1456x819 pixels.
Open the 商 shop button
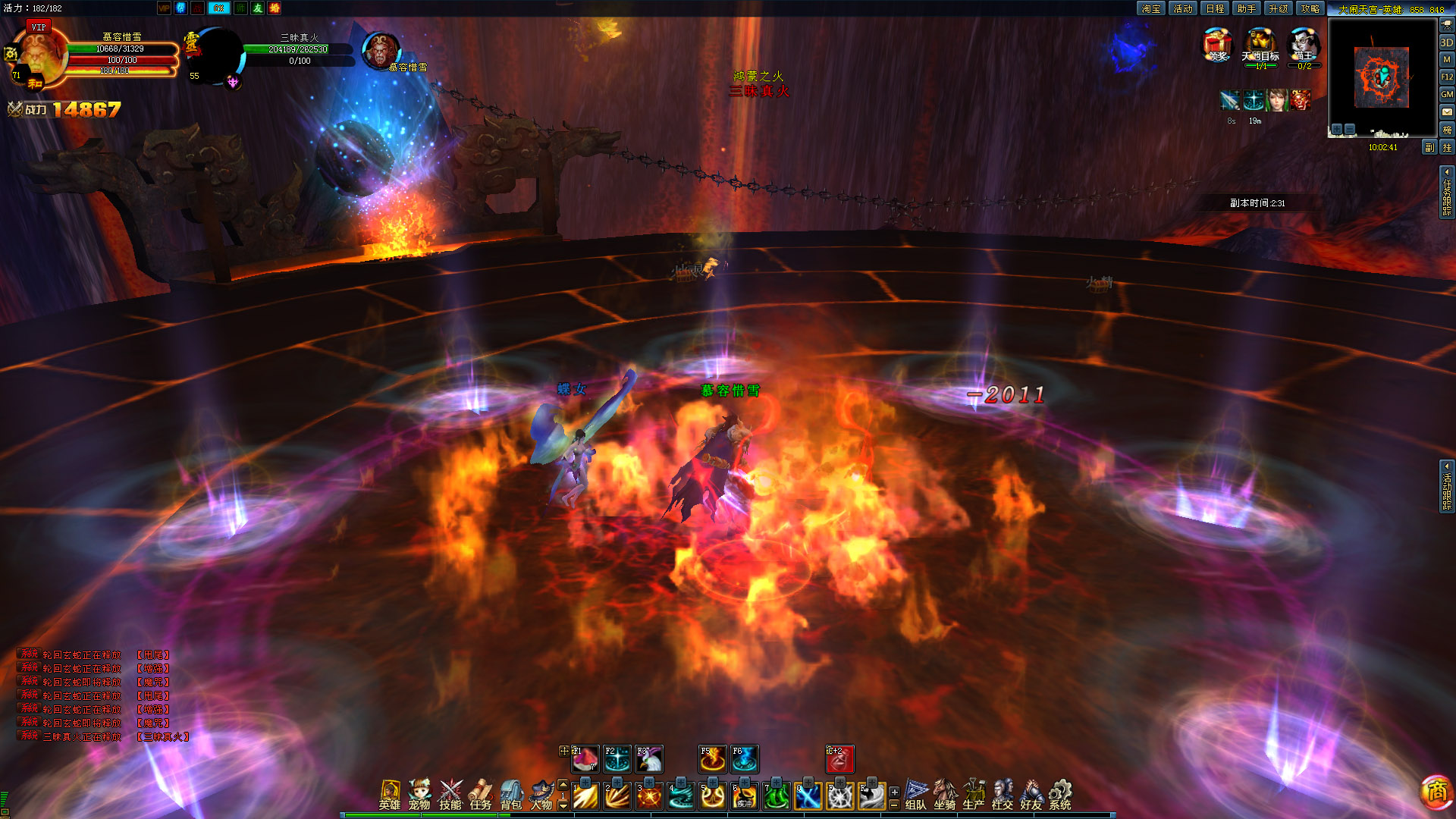pyautogui.click(x=1436, y=792)
